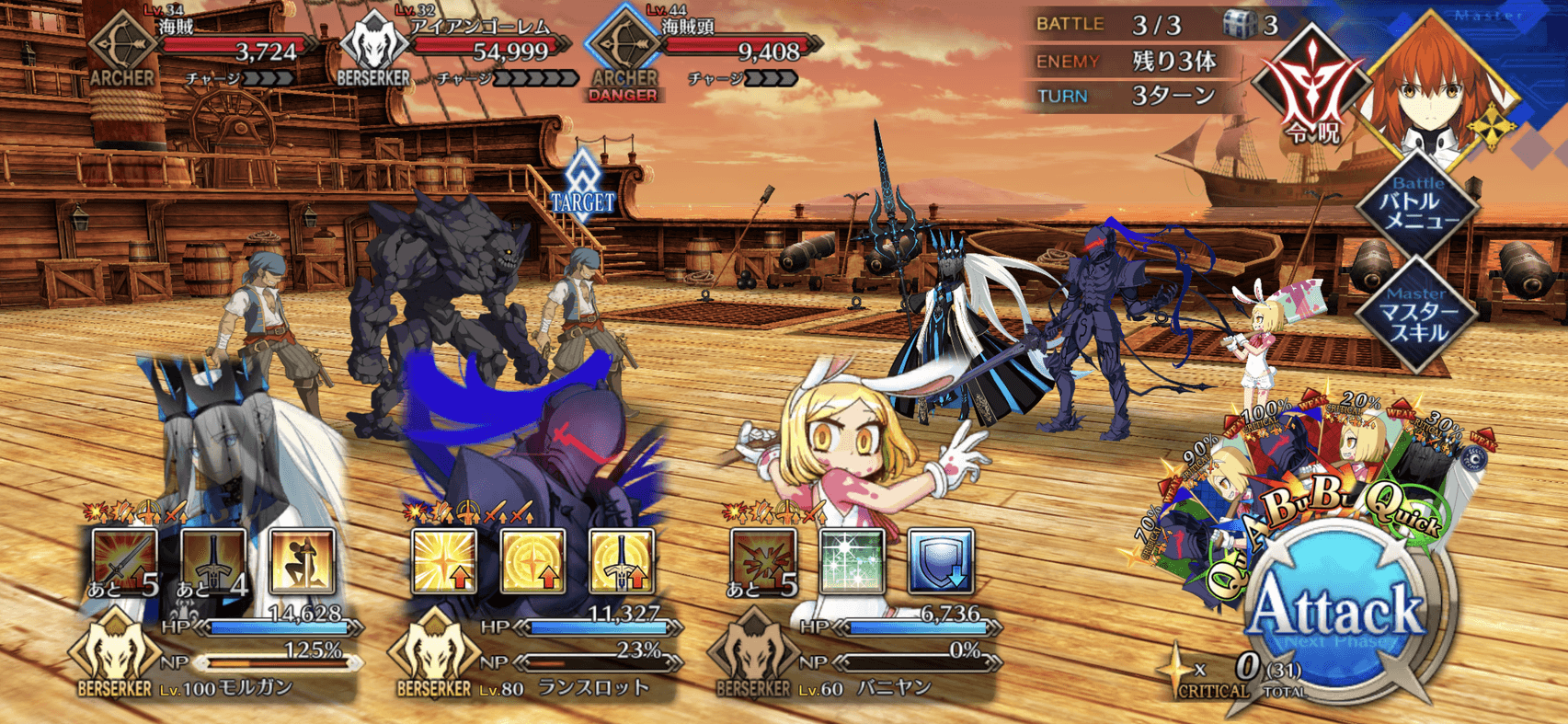This screenshot has height=724, width=1568.
Task: Trigger Lancelot's sword buff skill
Action: point(621,560)
